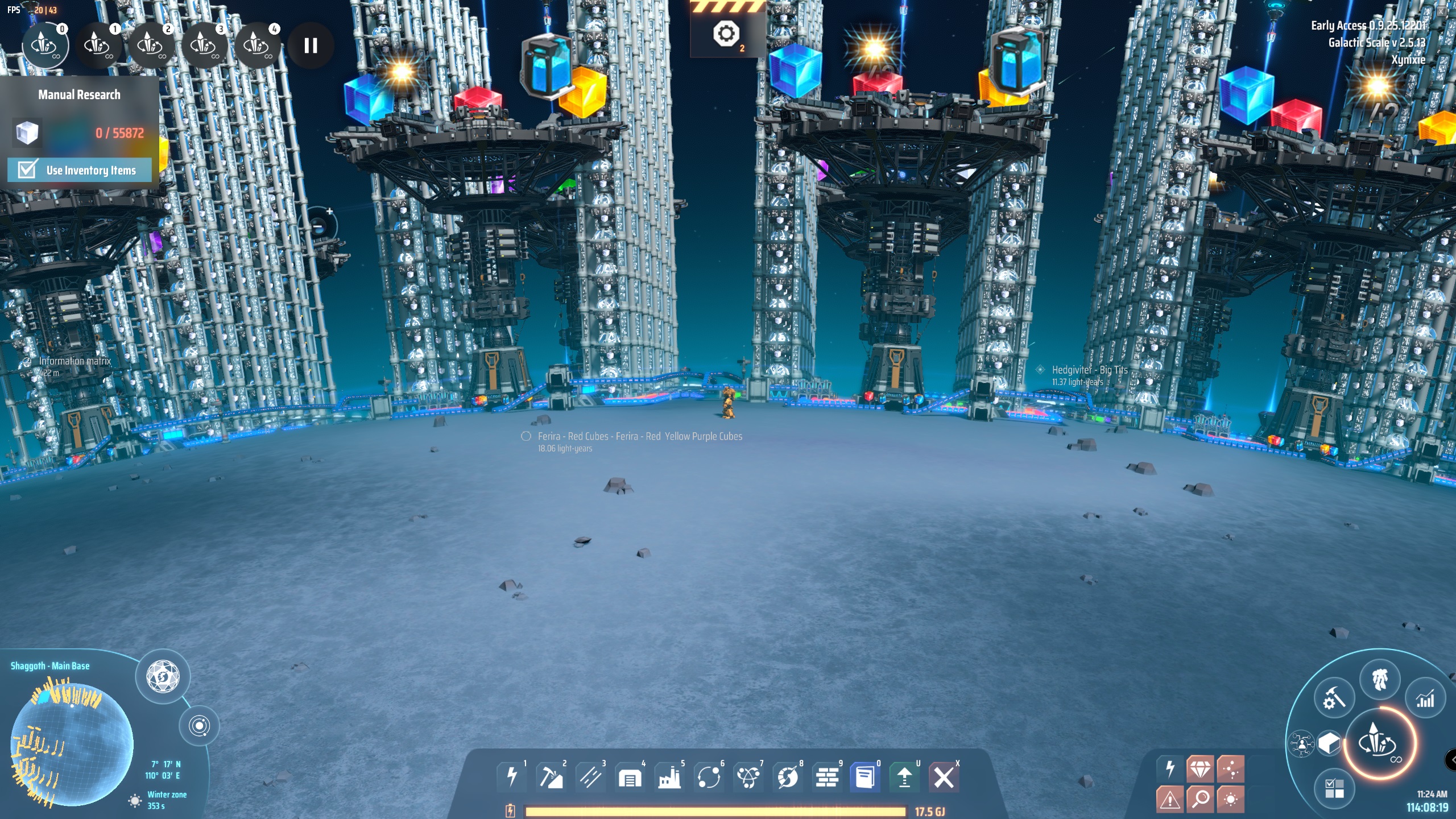Pick the brick wall foundation category
The height and width of the screenshot is (819, 1456).
pos(827,776)
